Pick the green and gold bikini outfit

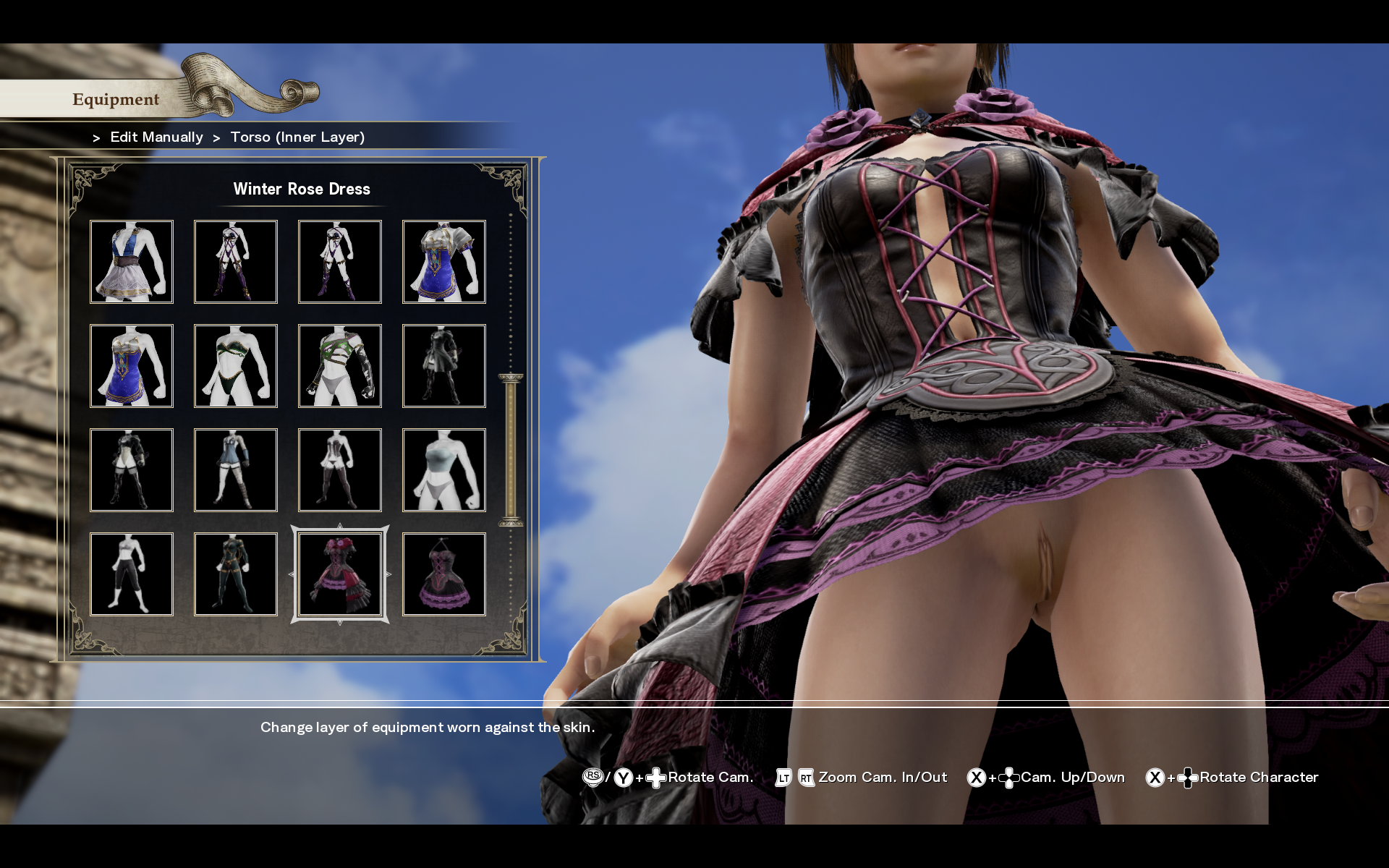tap(236, 366)
